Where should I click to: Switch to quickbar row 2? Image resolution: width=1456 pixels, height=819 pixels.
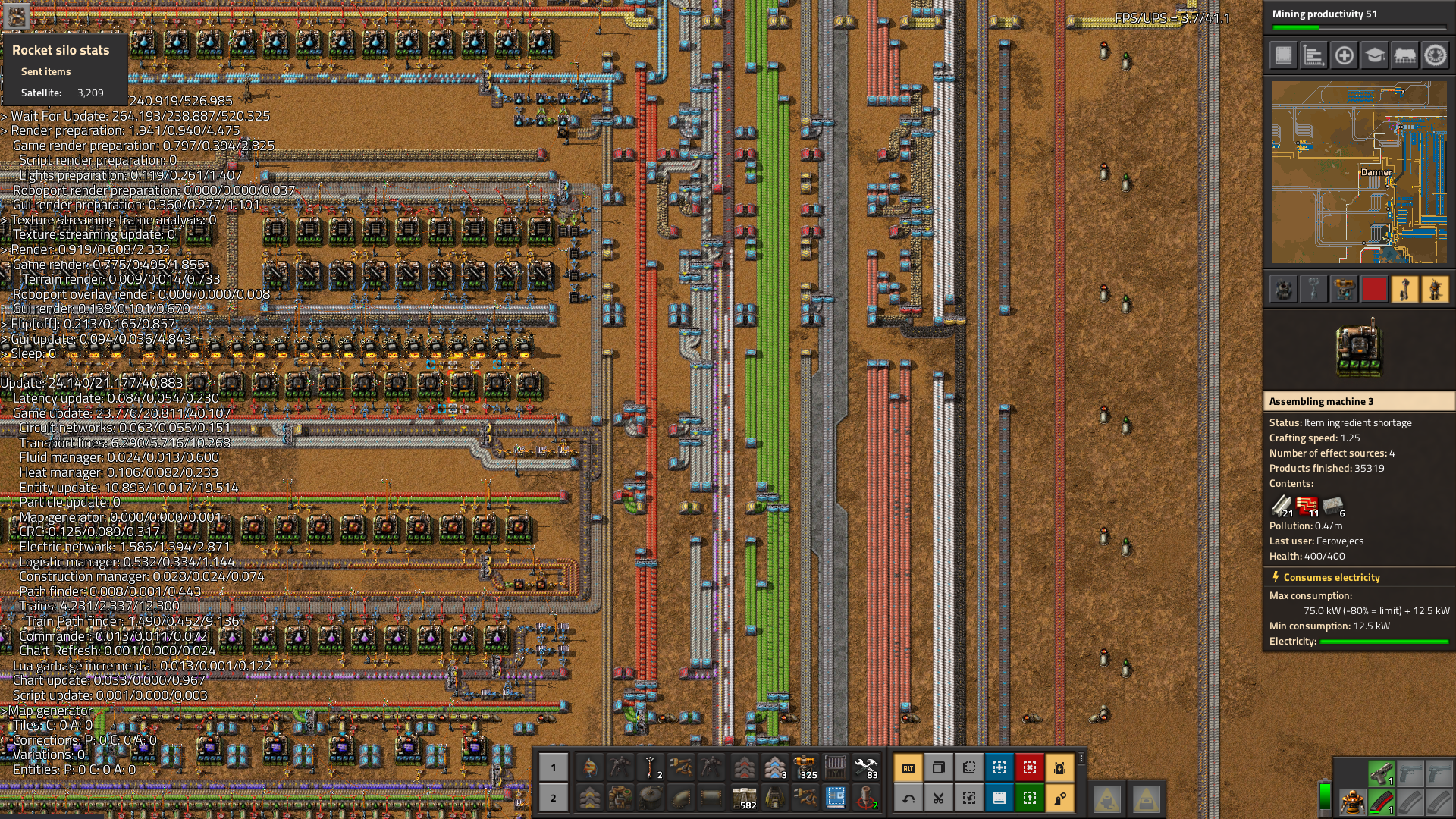click(553, 798)
